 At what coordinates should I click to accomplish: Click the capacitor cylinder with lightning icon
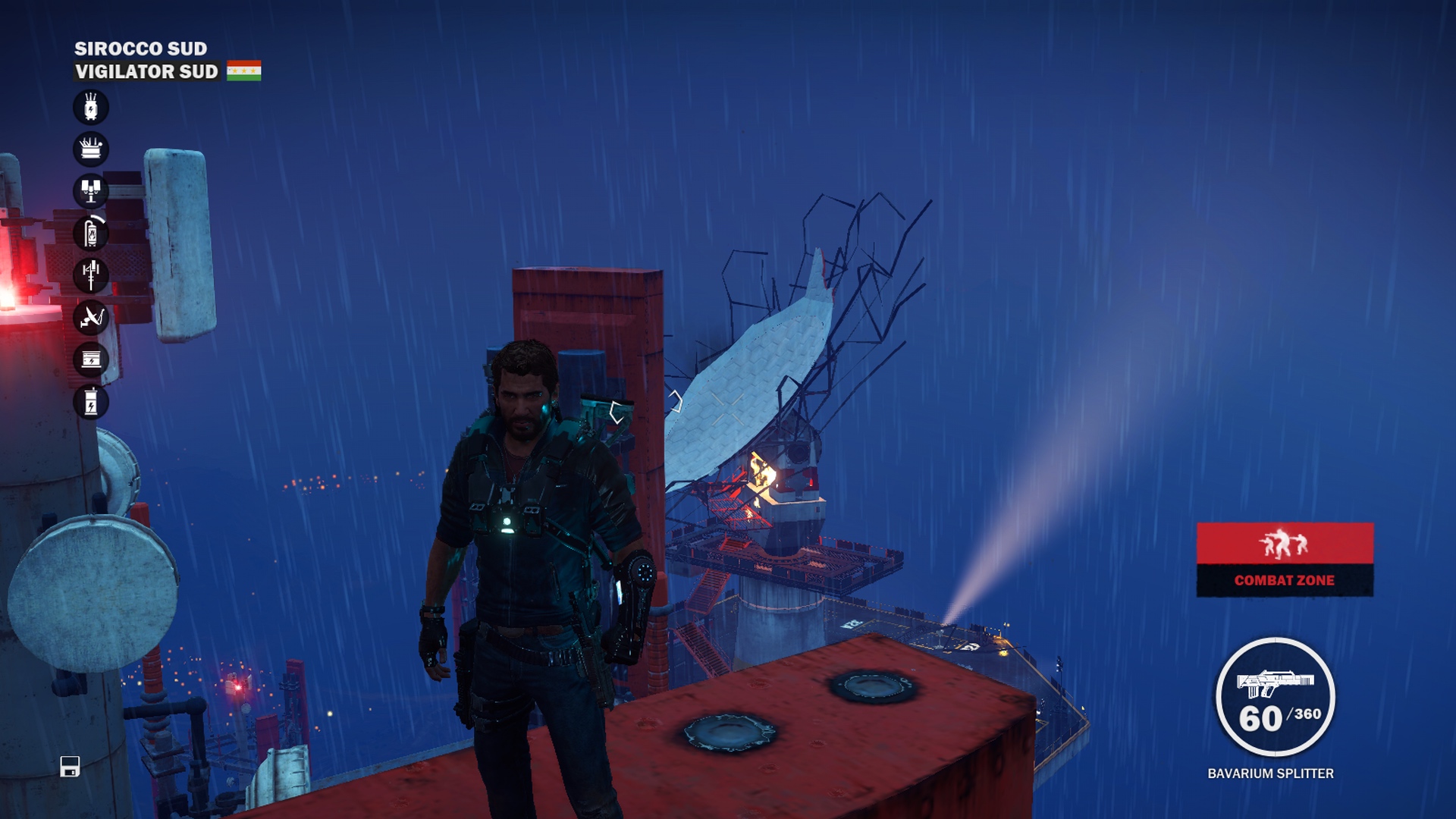coord(91,401)
